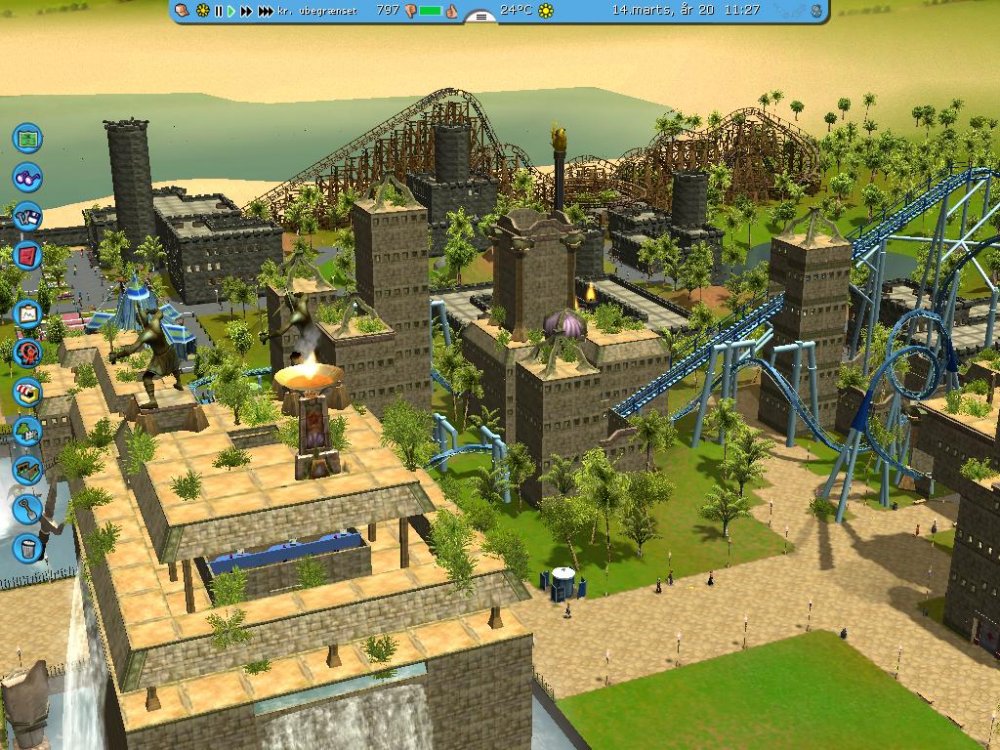
Task: Open the red book park management icon
Action: point(27,254)
